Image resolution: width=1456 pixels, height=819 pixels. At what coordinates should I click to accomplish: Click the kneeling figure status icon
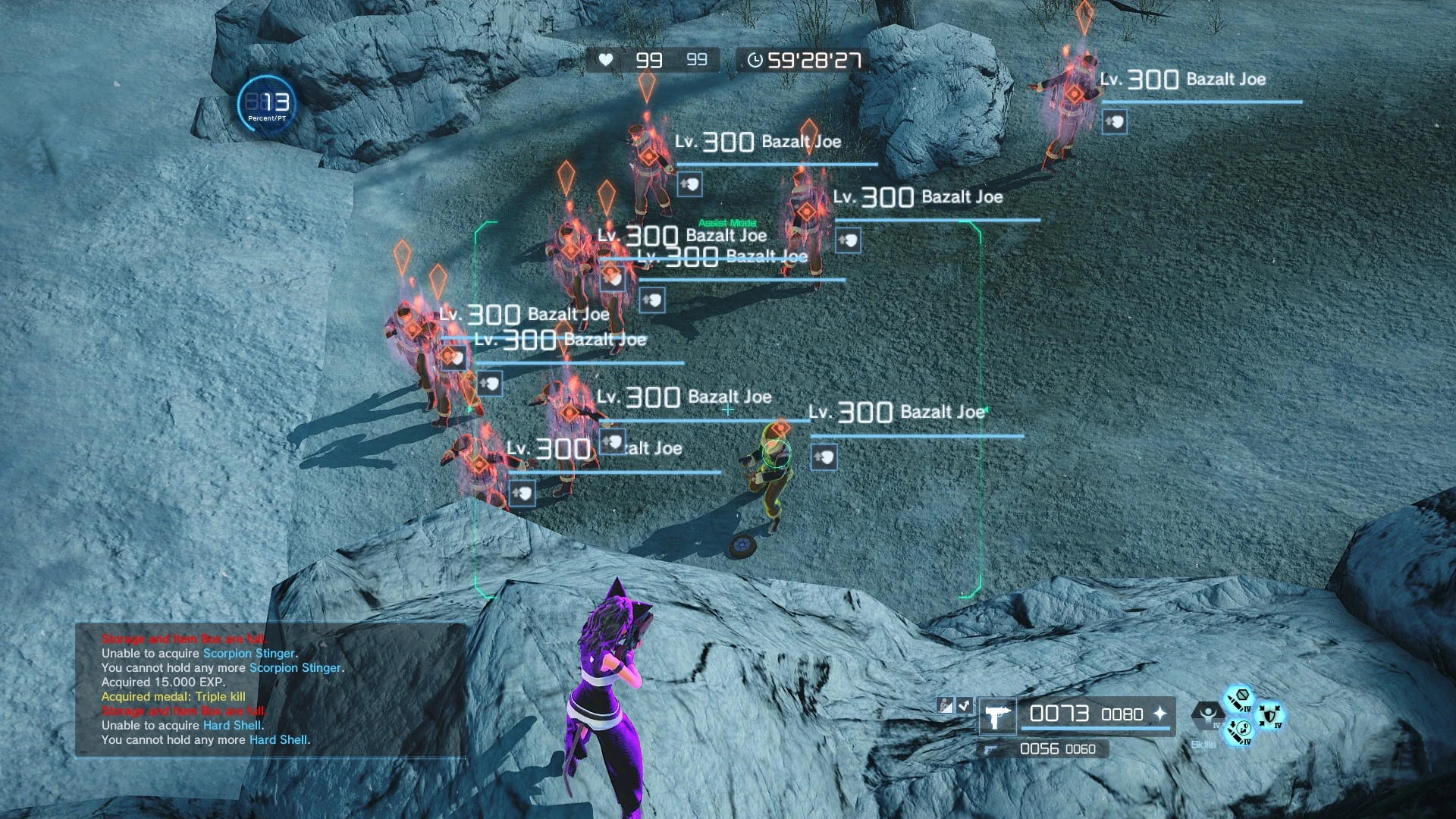tap(945, 705)
